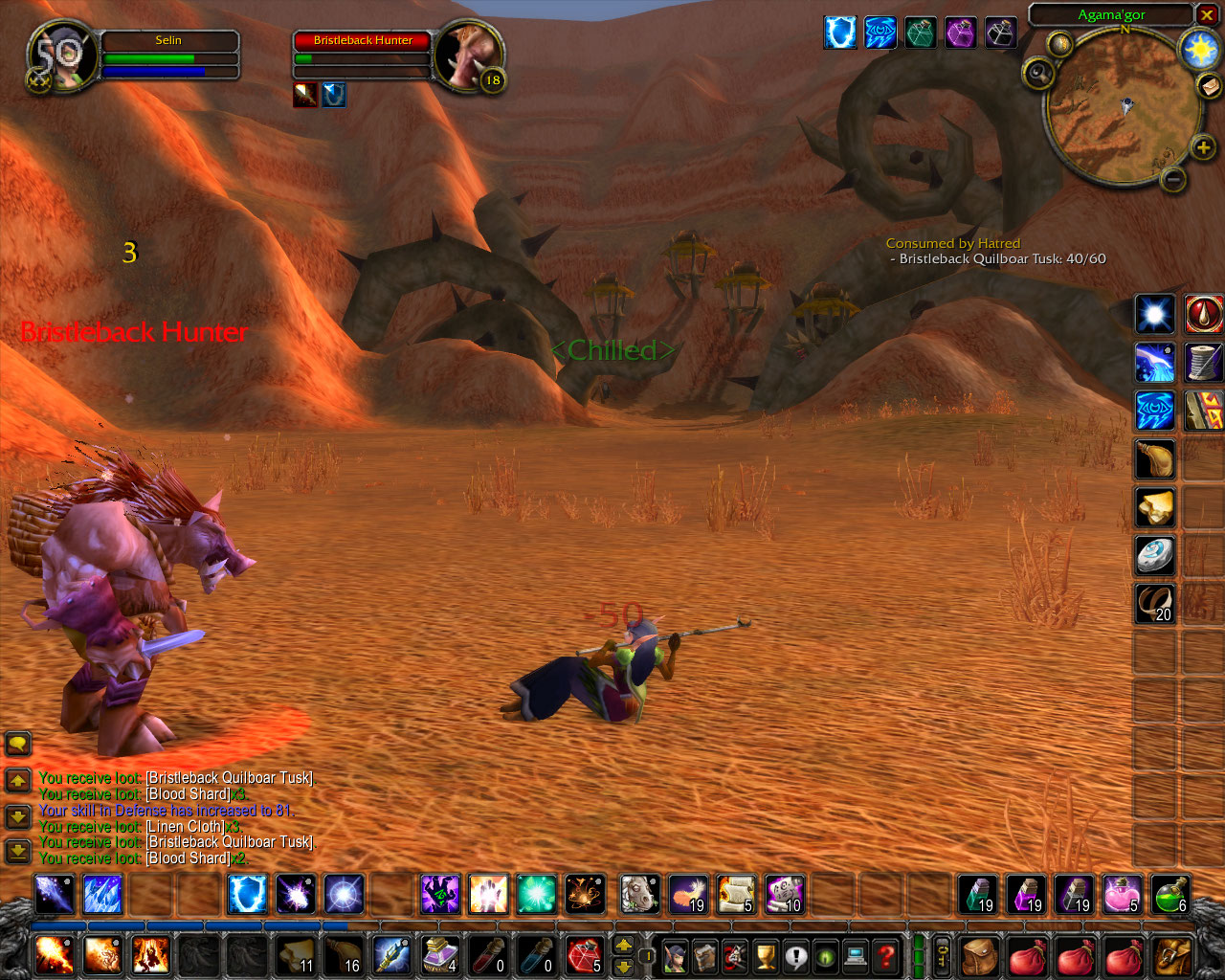This screenshot has width=1225, height=980.
Task: Open the mail icon beside the minimap
Action: point(1209,87)
